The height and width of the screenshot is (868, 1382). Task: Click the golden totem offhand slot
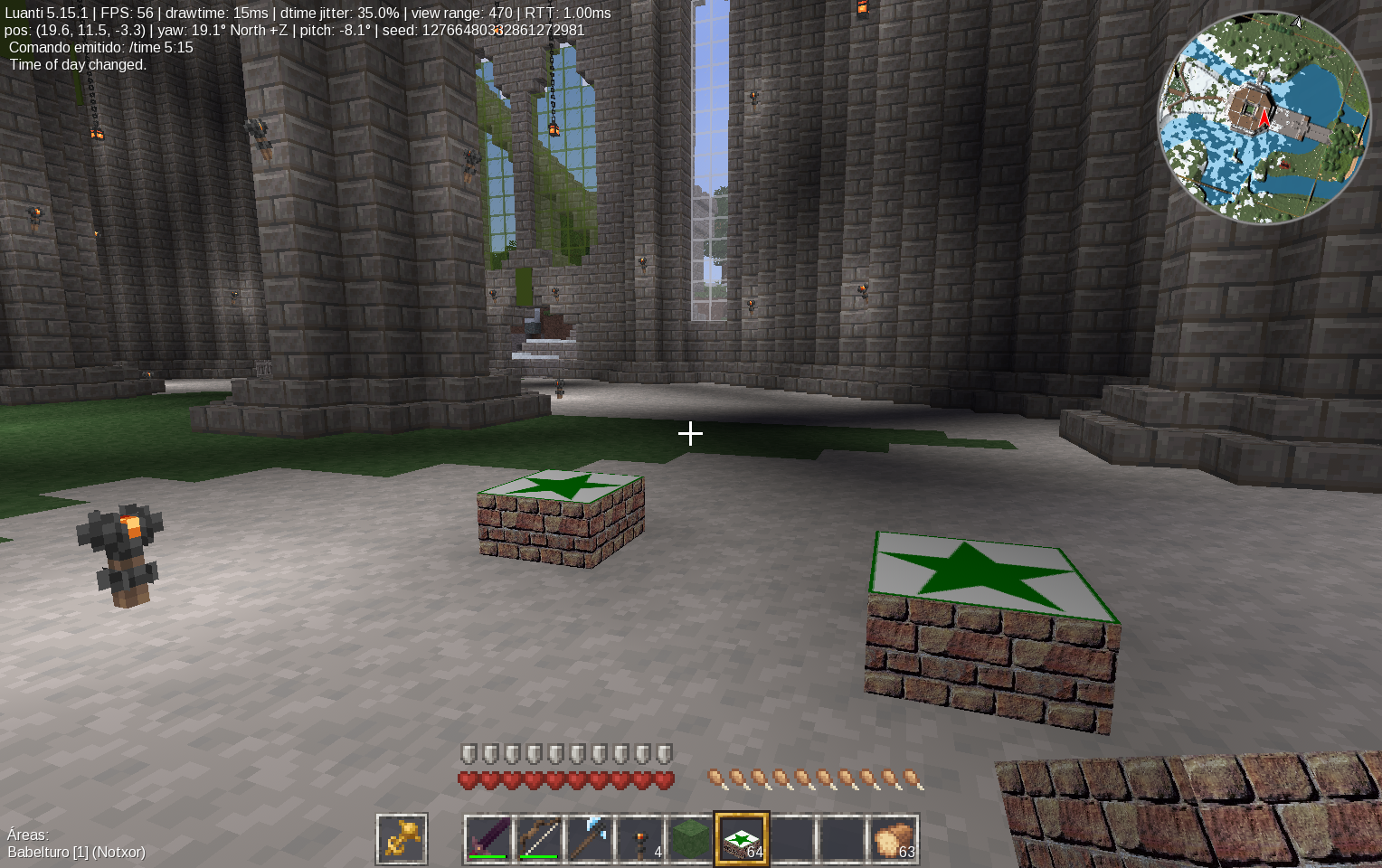coord(402,839)
